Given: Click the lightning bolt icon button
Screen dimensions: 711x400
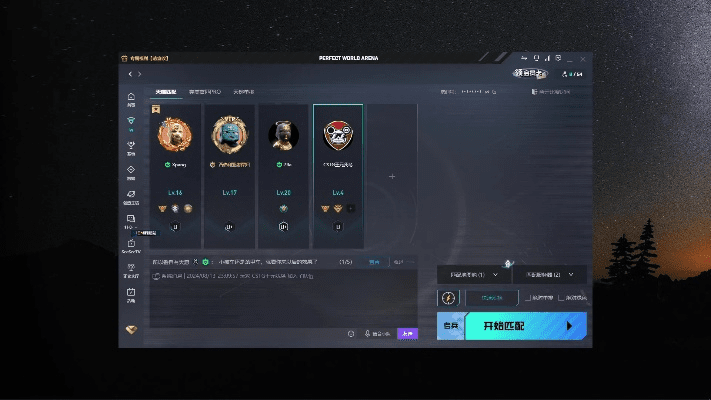Looking at the screenshot, I should point(448,298).
